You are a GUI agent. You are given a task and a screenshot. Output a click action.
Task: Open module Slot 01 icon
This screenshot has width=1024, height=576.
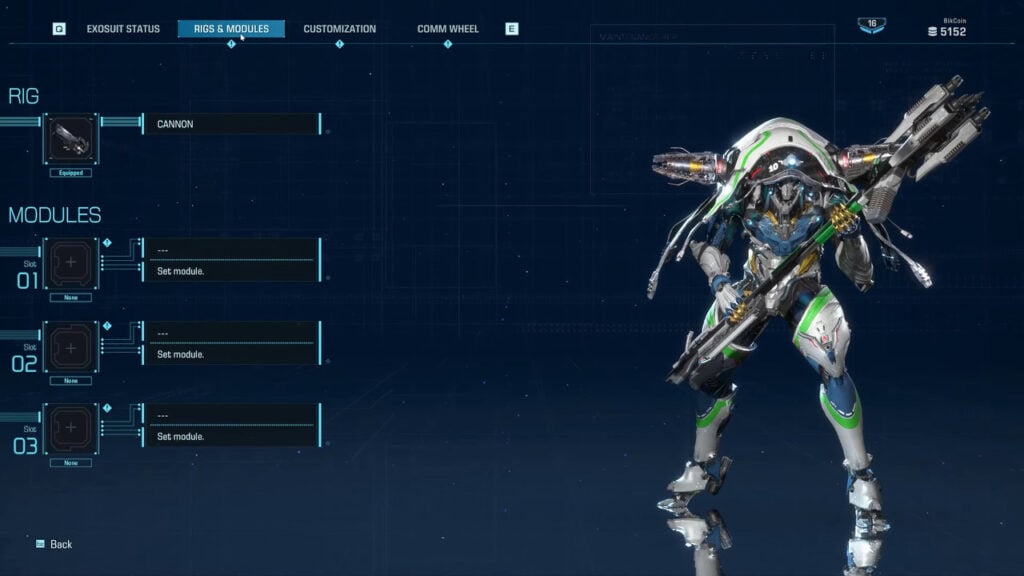pos(71,263)
